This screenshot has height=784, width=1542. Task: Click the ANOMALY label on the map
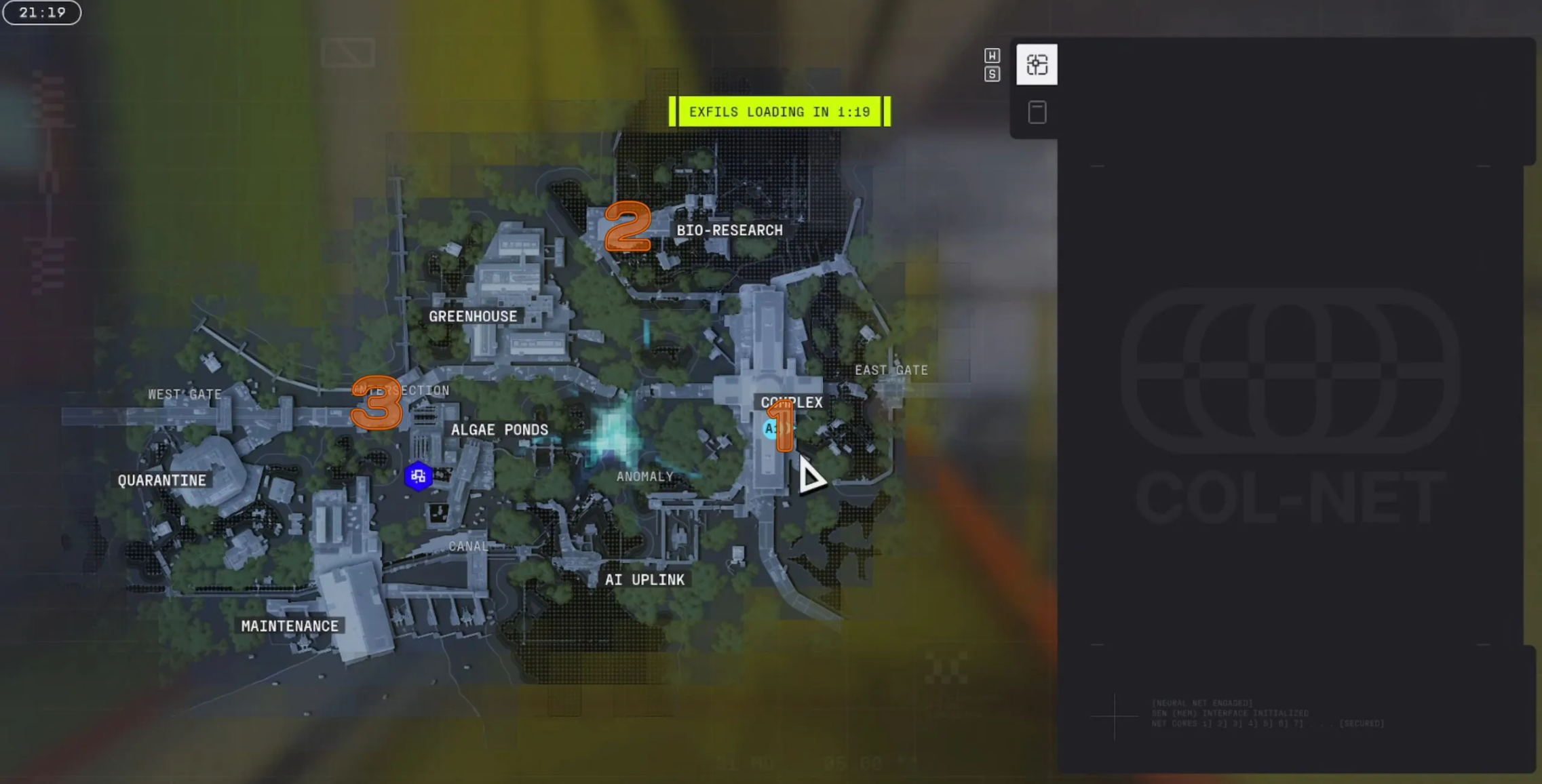644,477
